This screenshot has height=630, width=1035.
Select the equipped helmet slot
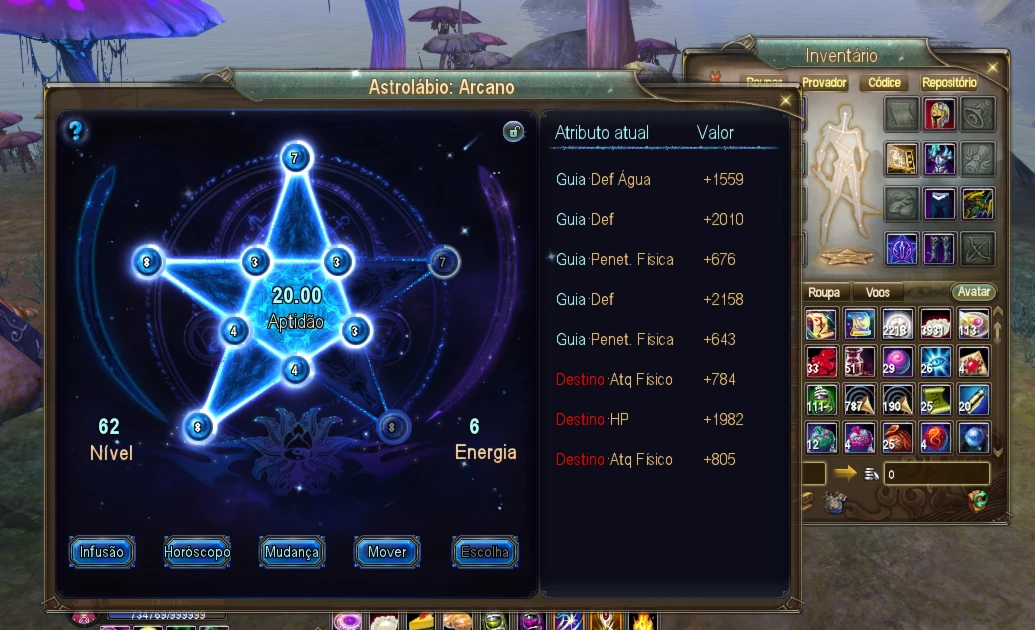[x=940, y=114]
